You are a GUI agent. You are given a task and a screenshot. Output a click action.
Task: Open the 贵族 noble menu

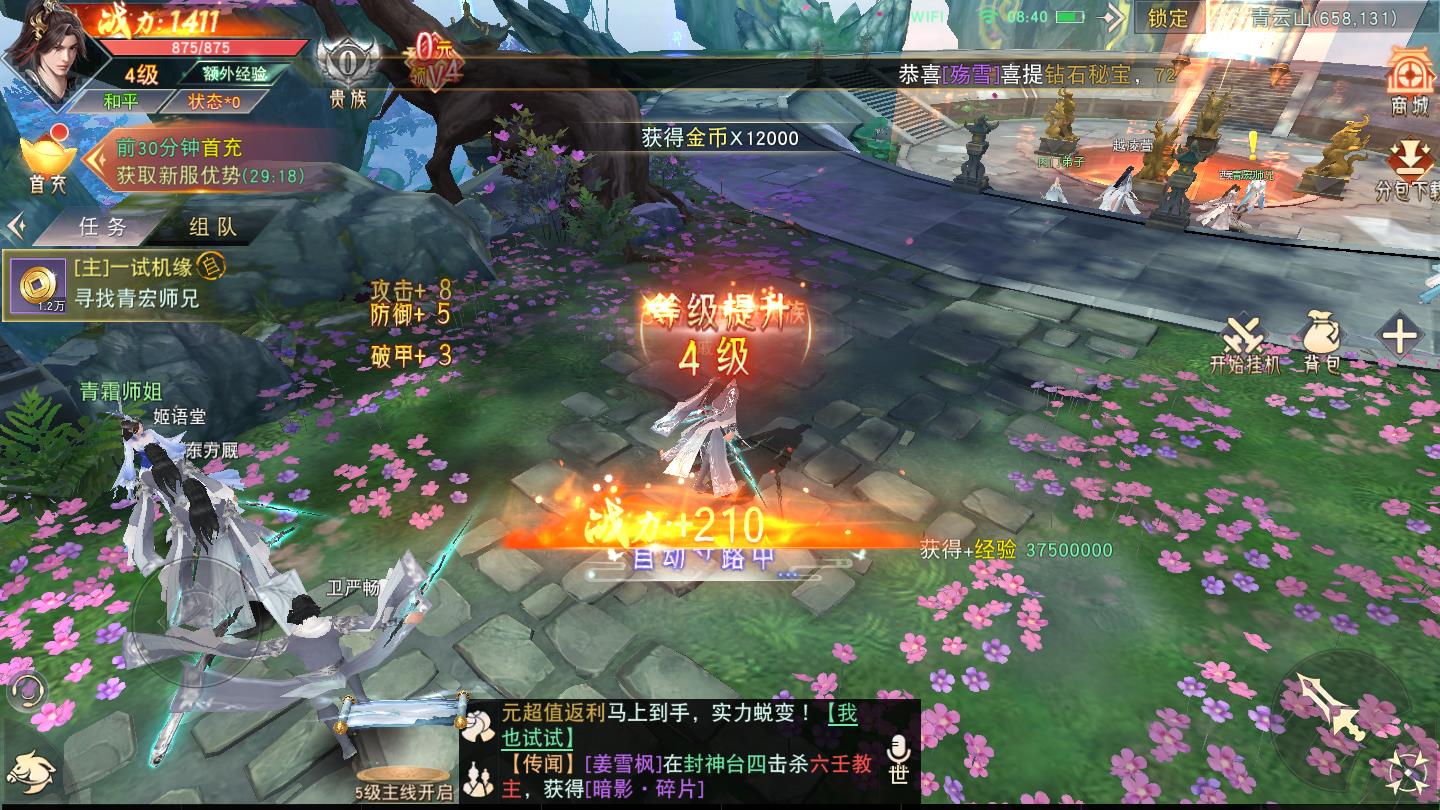coord(348,70)
